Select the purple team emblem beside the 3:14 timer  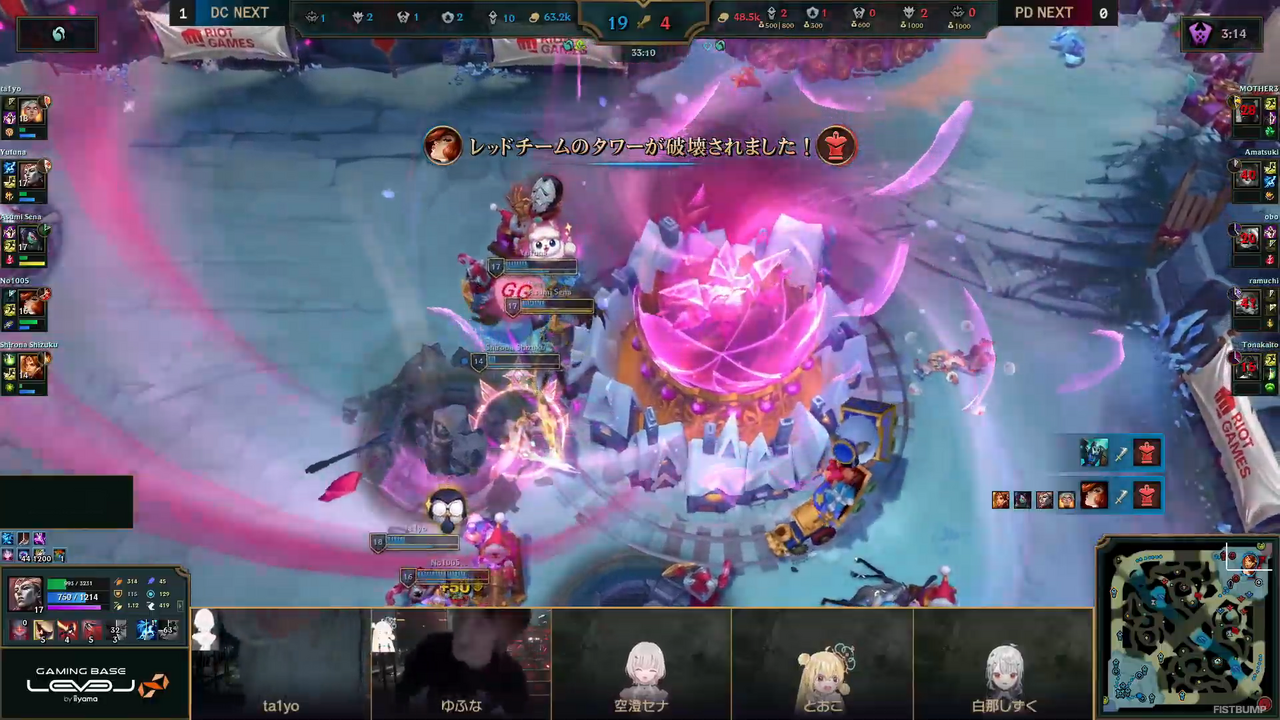pos(1200,33)
